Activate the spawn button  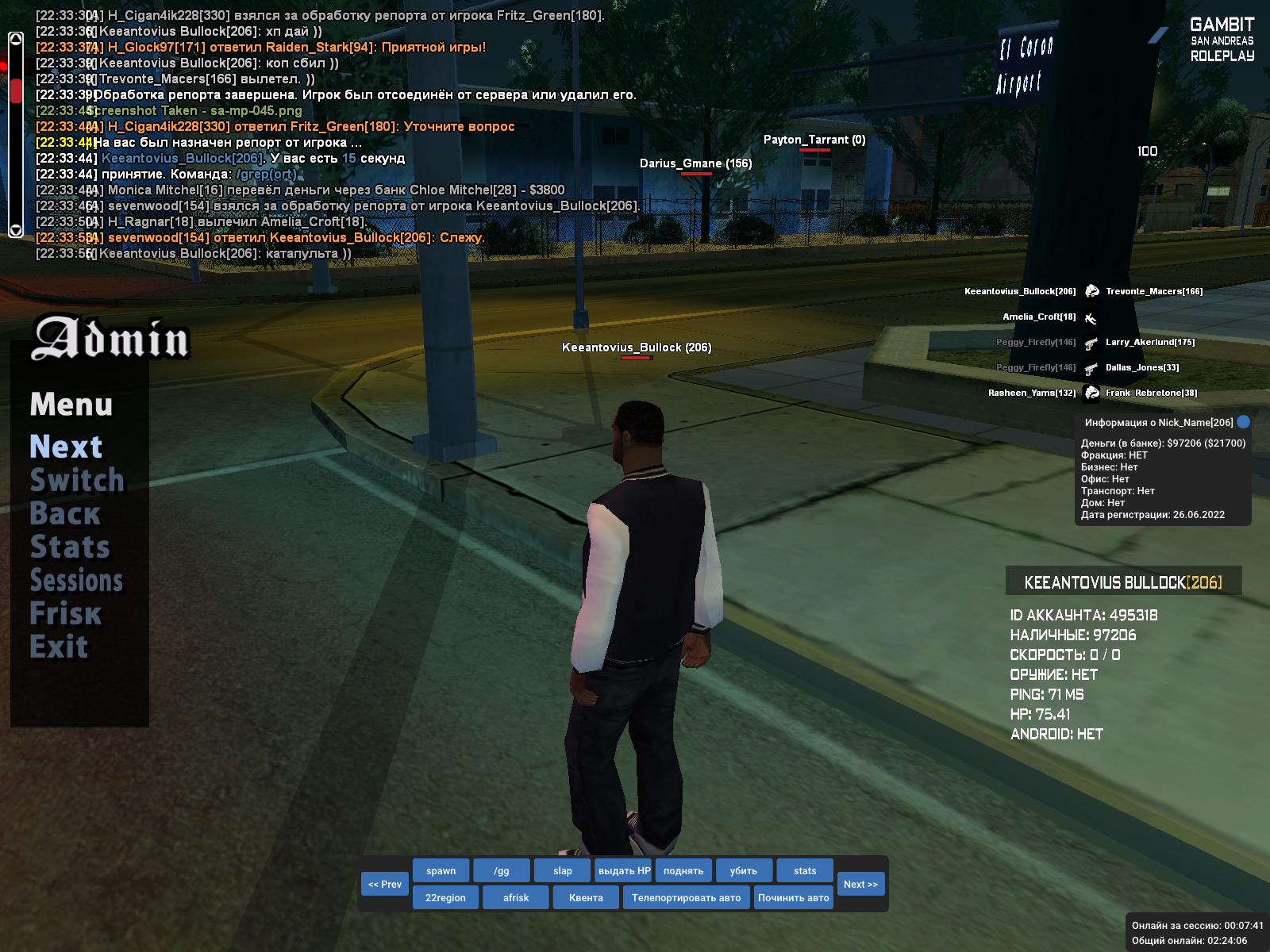pos(441,871)
